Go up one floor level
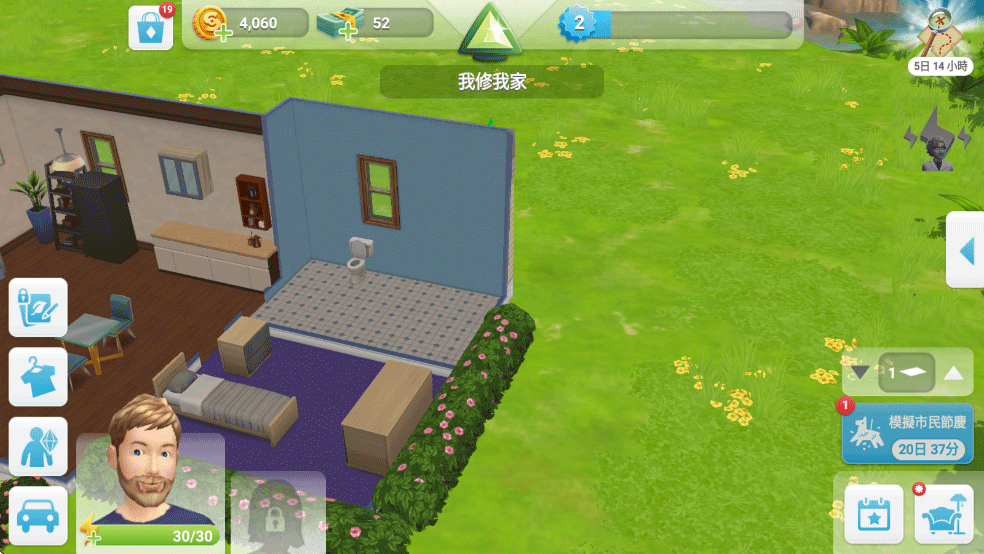984x554 pixels. coord(954,373)
